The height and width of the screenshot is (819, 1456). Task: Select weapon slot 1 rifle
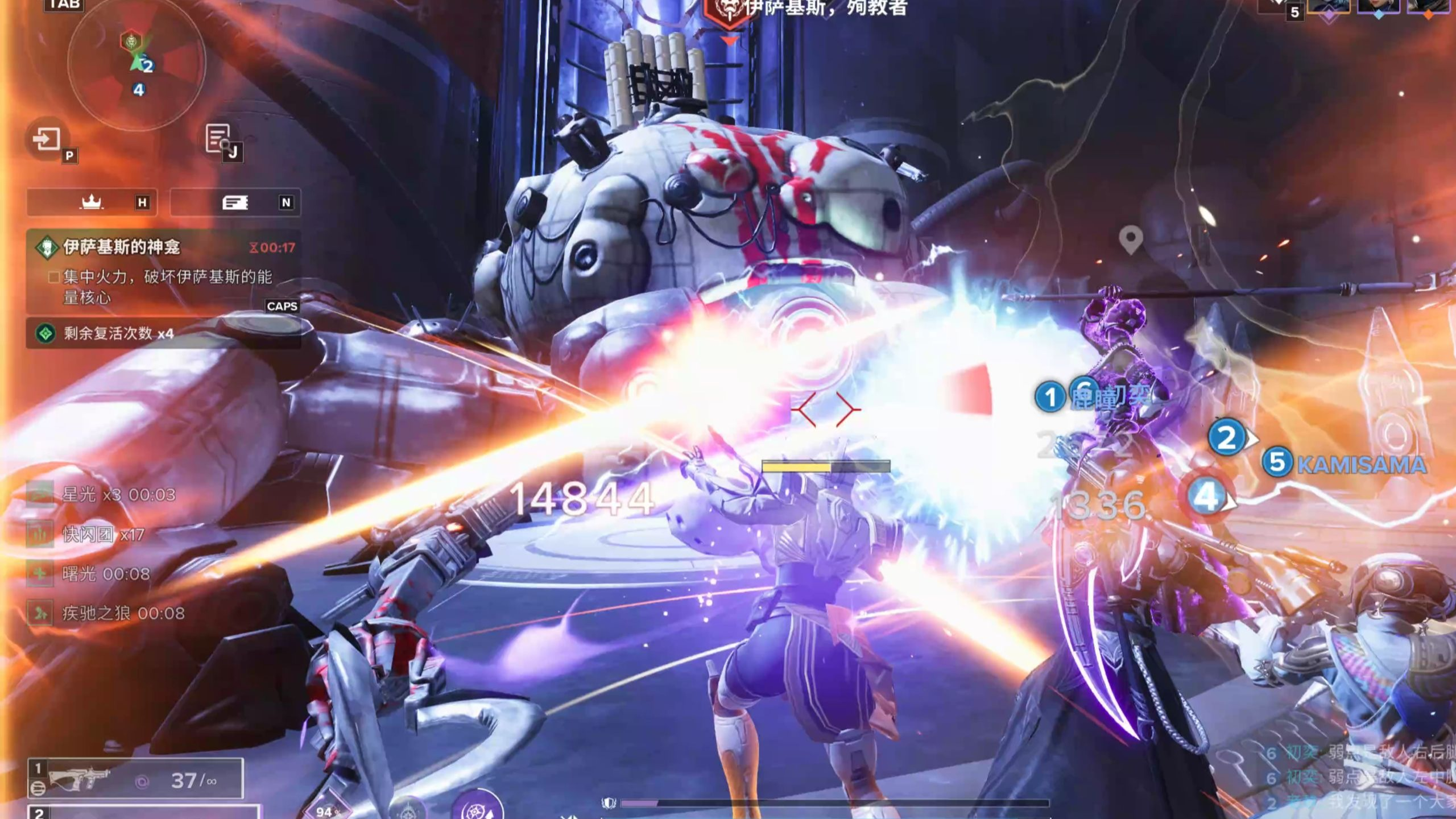coord(135,779)
